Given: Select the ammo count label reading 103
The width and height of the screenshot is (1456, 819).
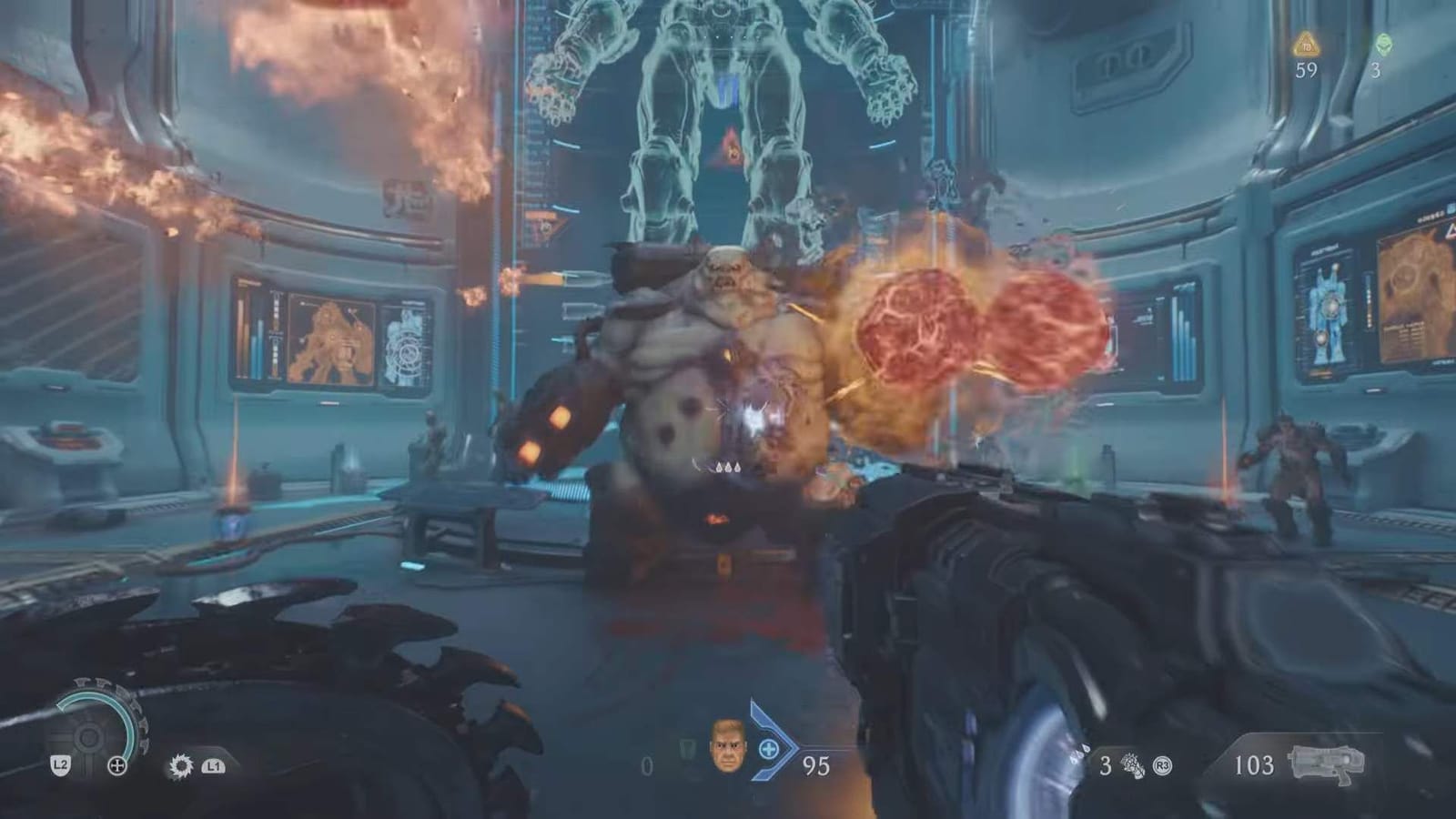Looking at the screenshot, I should 1255,766.
